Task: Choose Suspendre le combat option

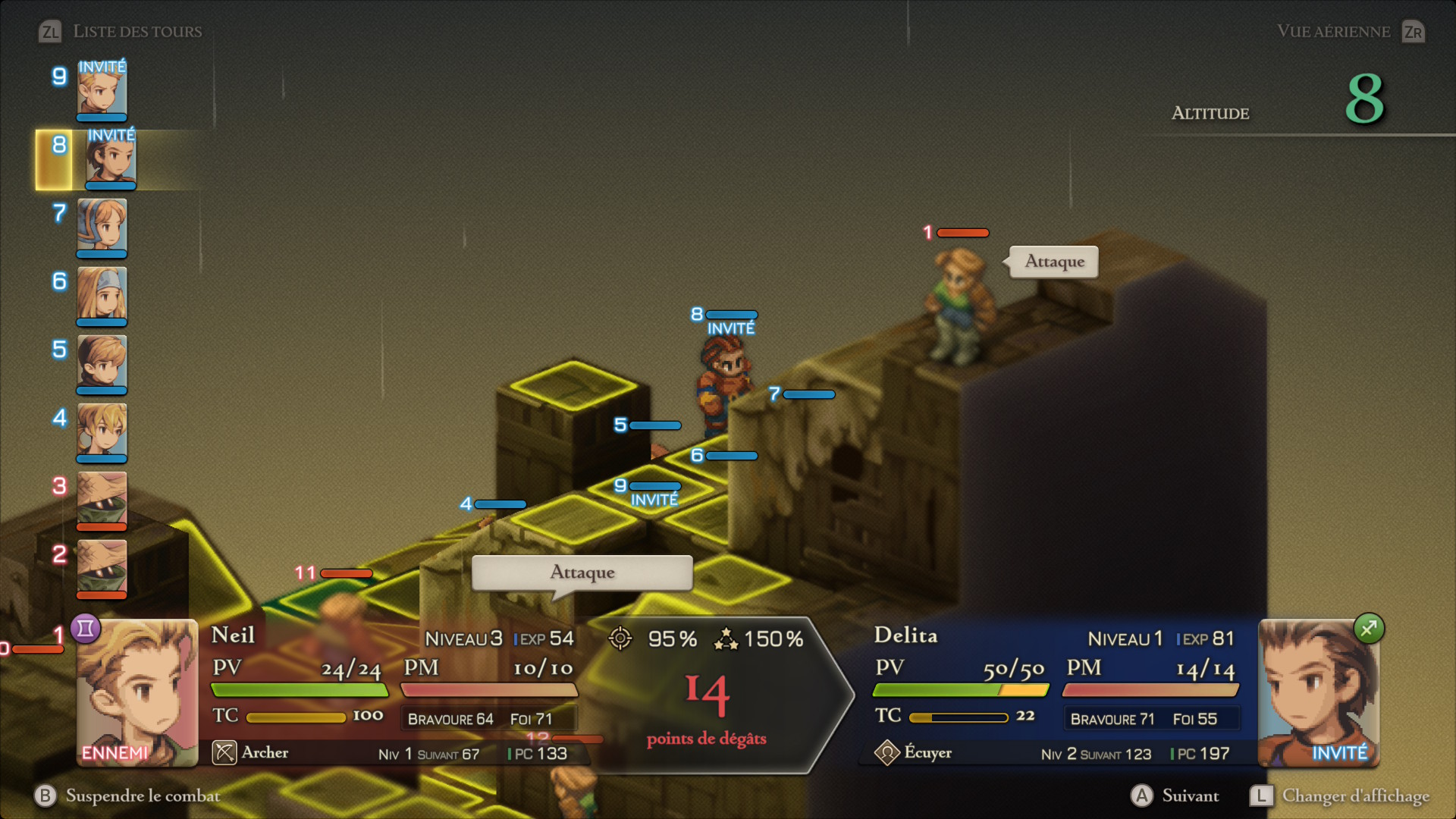Action: point(127,795)
